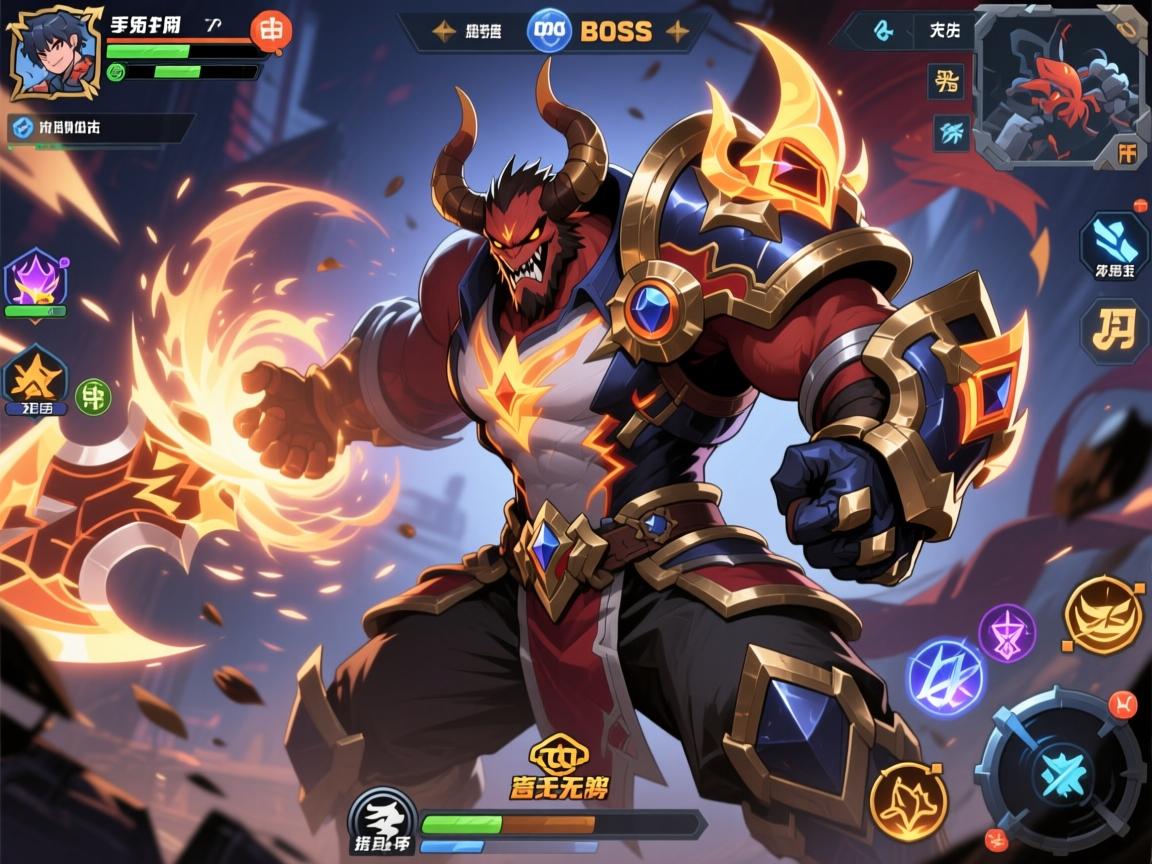Viewport: 1152px width, 864px height.
Task: Toggle the cyan glyph square button
Action: coord(950,131)
